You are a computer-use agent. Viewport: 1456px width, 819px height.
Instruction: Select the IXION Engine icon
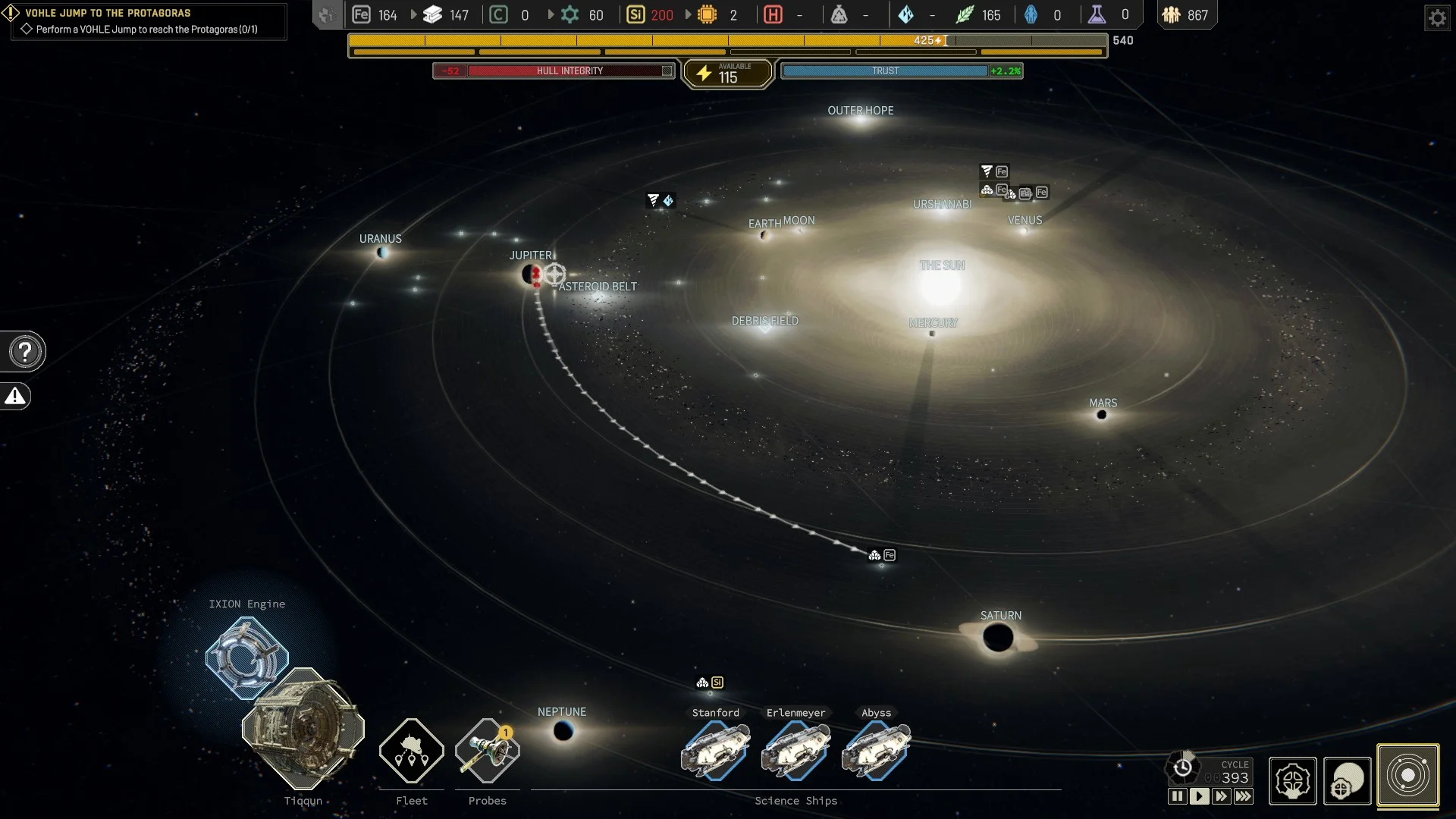point(246,657)
